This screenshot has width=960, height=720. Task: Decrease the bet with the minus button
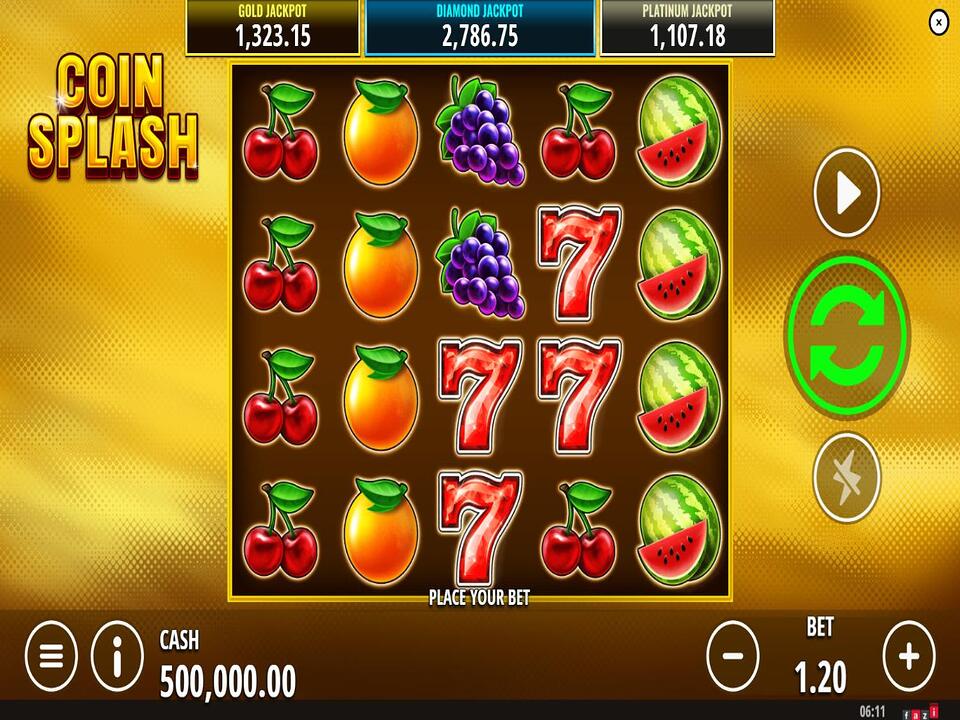pos(733,656)
